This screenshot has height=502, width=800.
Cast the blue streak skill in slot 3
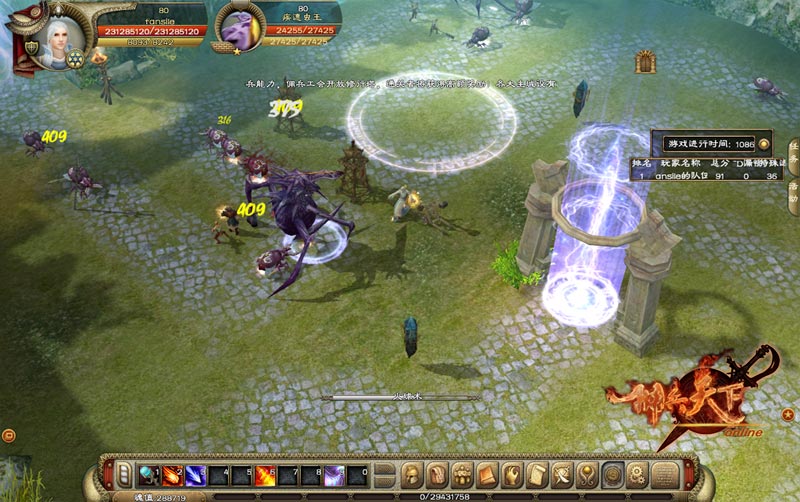(x=195, y=473)
